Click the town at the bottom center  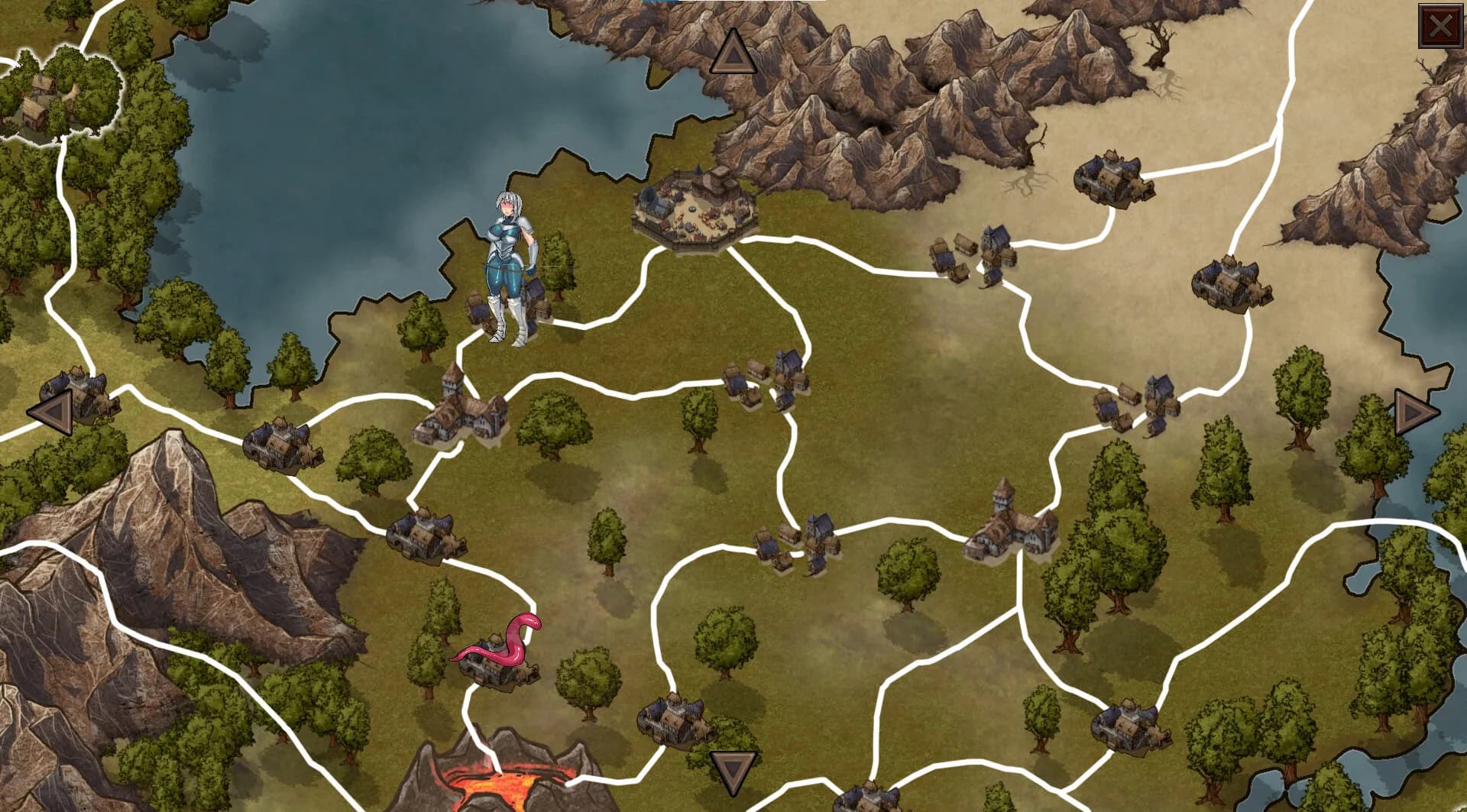tap(672, 722)
